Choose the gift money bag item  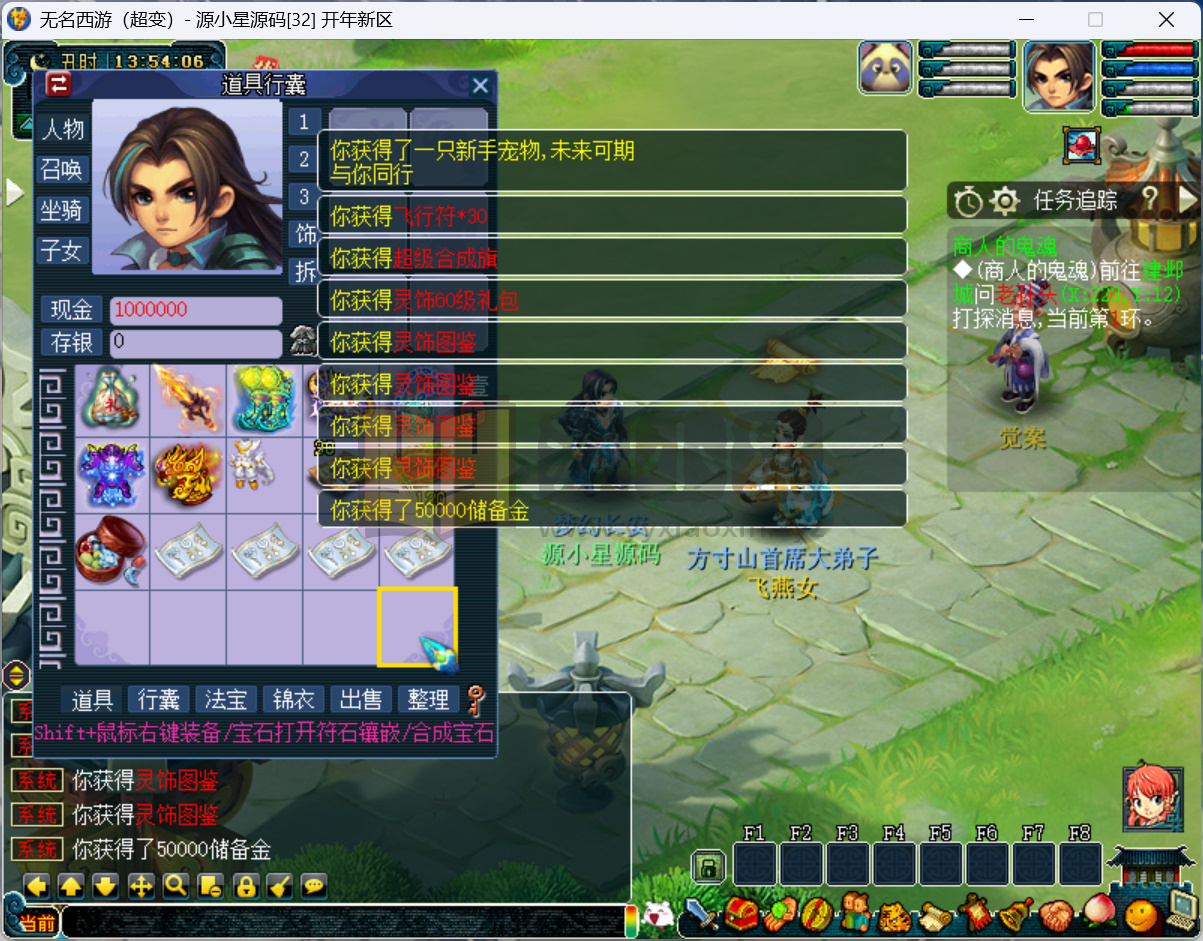[x=111, y=398]
